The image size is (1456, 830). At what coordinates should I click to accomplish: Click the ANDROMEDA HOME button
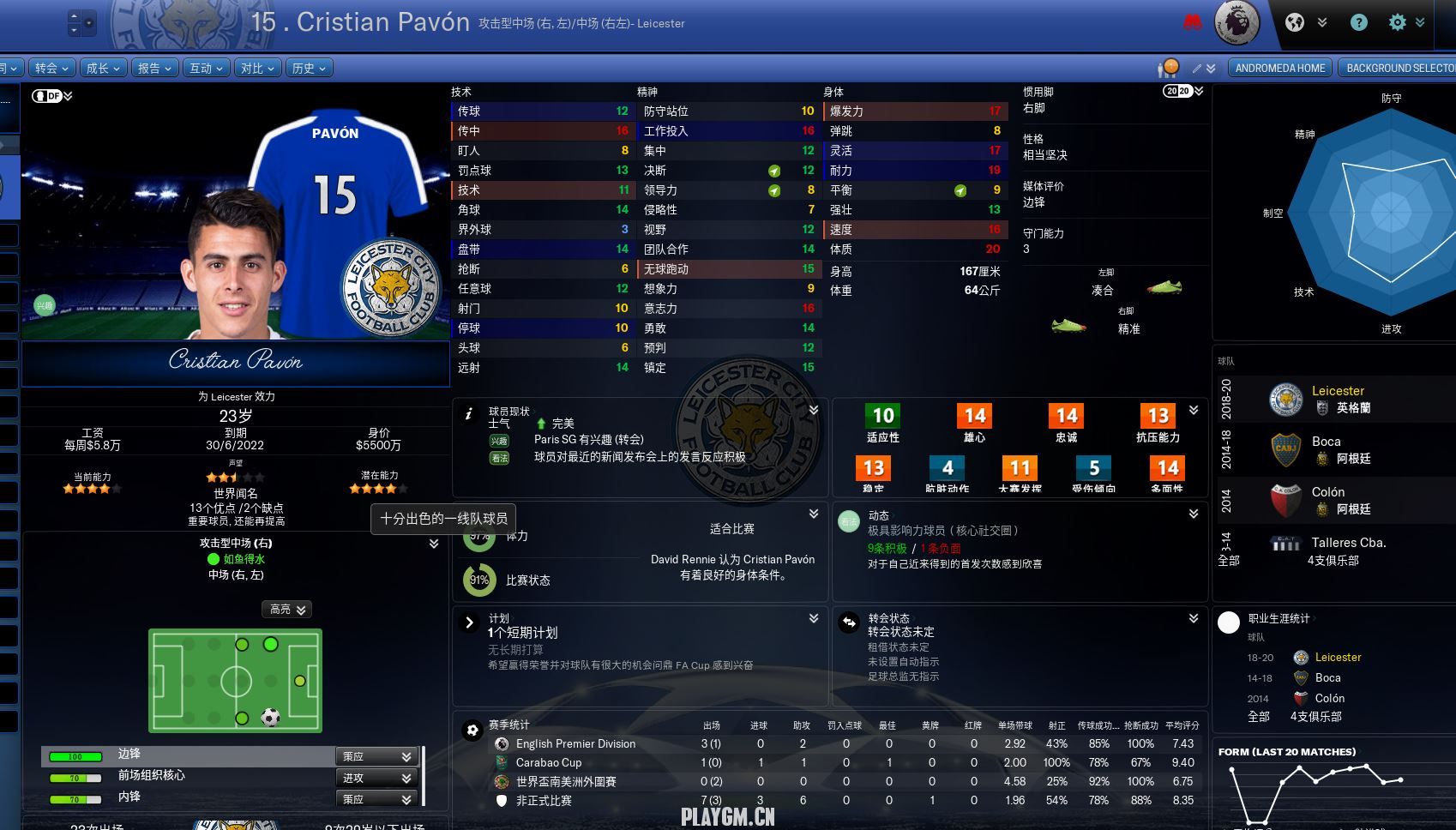(1280, 69)
